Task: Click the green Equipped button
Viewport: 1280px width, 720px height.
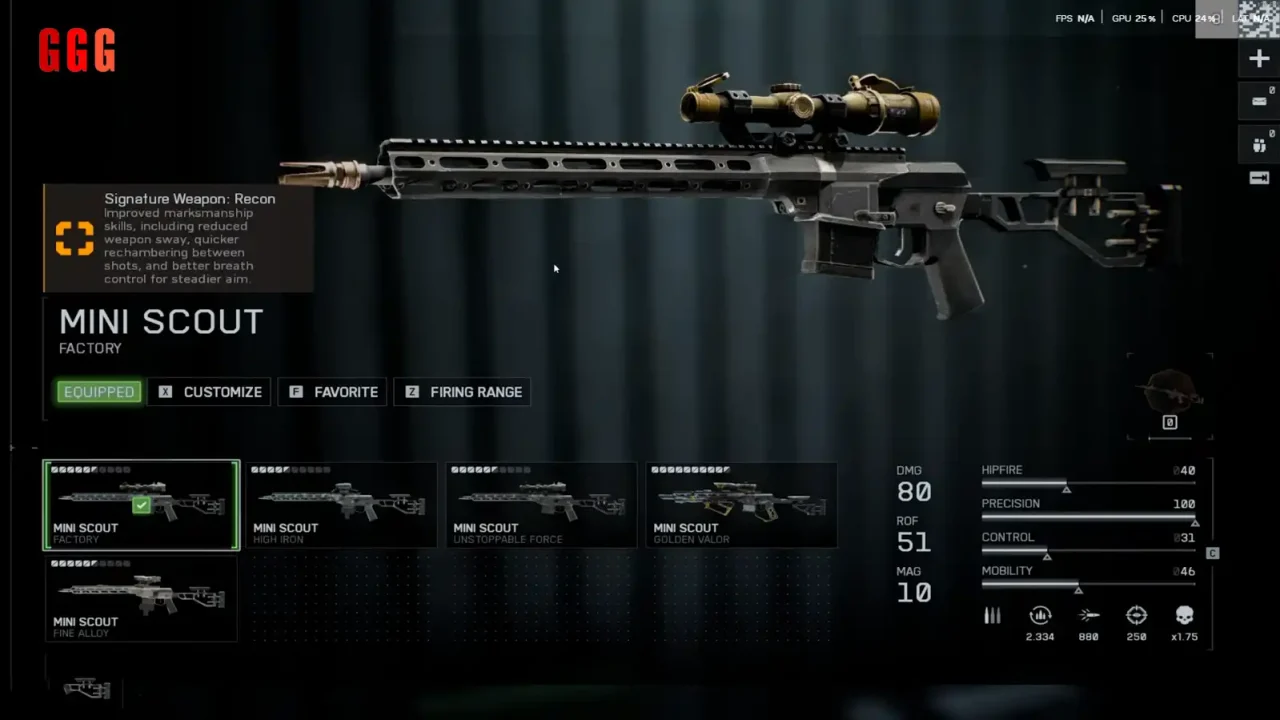Action: click(99, 392)
